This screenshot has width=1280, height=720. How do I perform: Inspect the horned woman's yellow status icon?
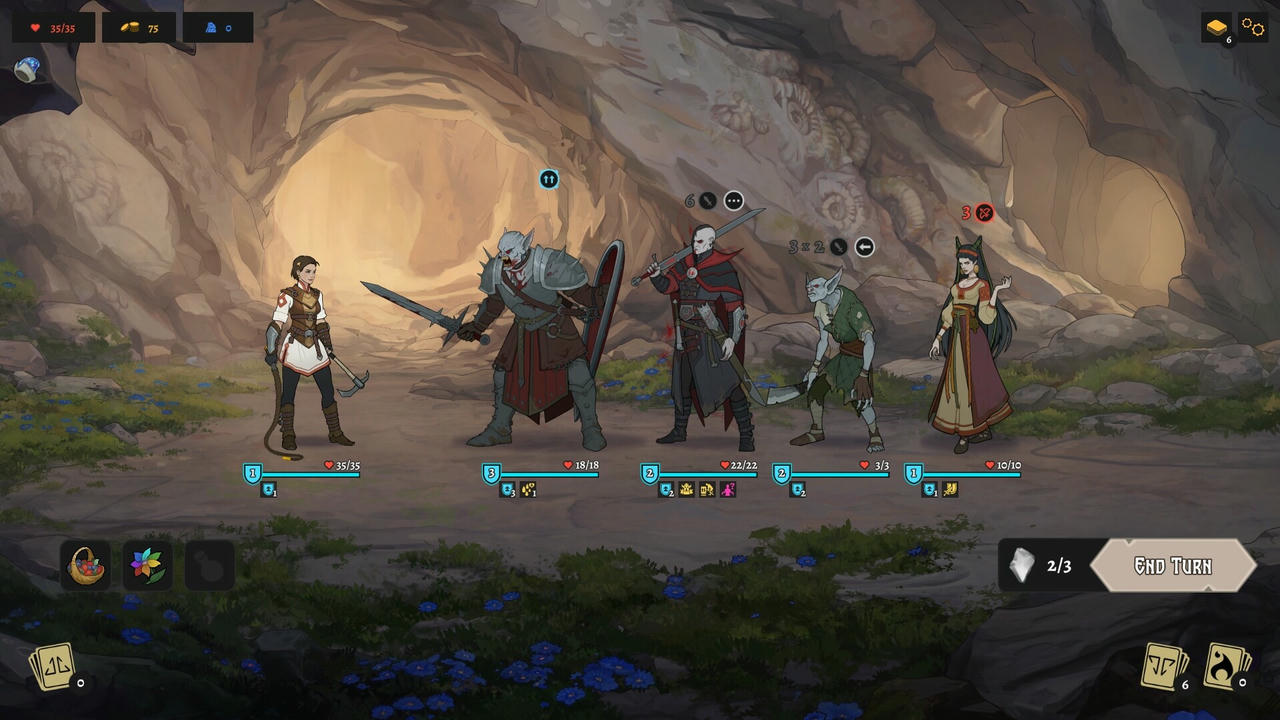(x=950, y=490)
